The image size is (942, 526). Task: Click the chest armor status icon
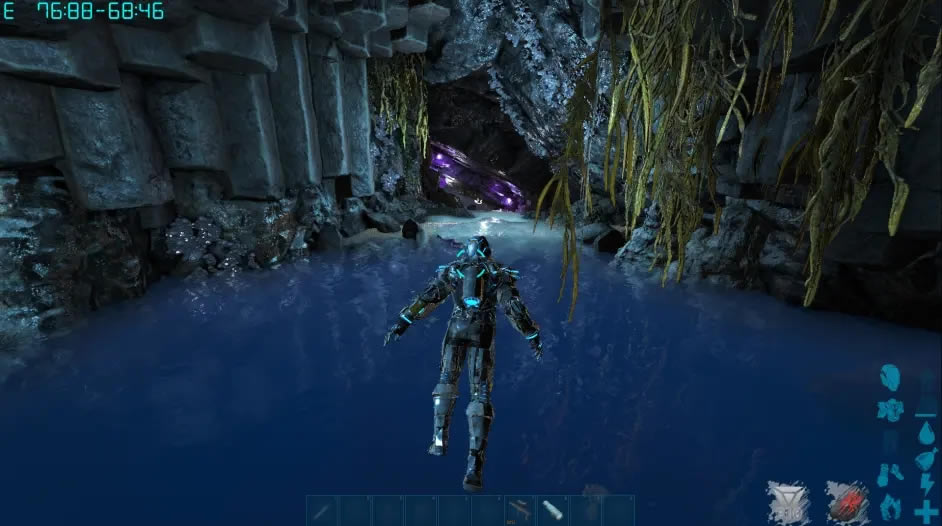(888, 409)
